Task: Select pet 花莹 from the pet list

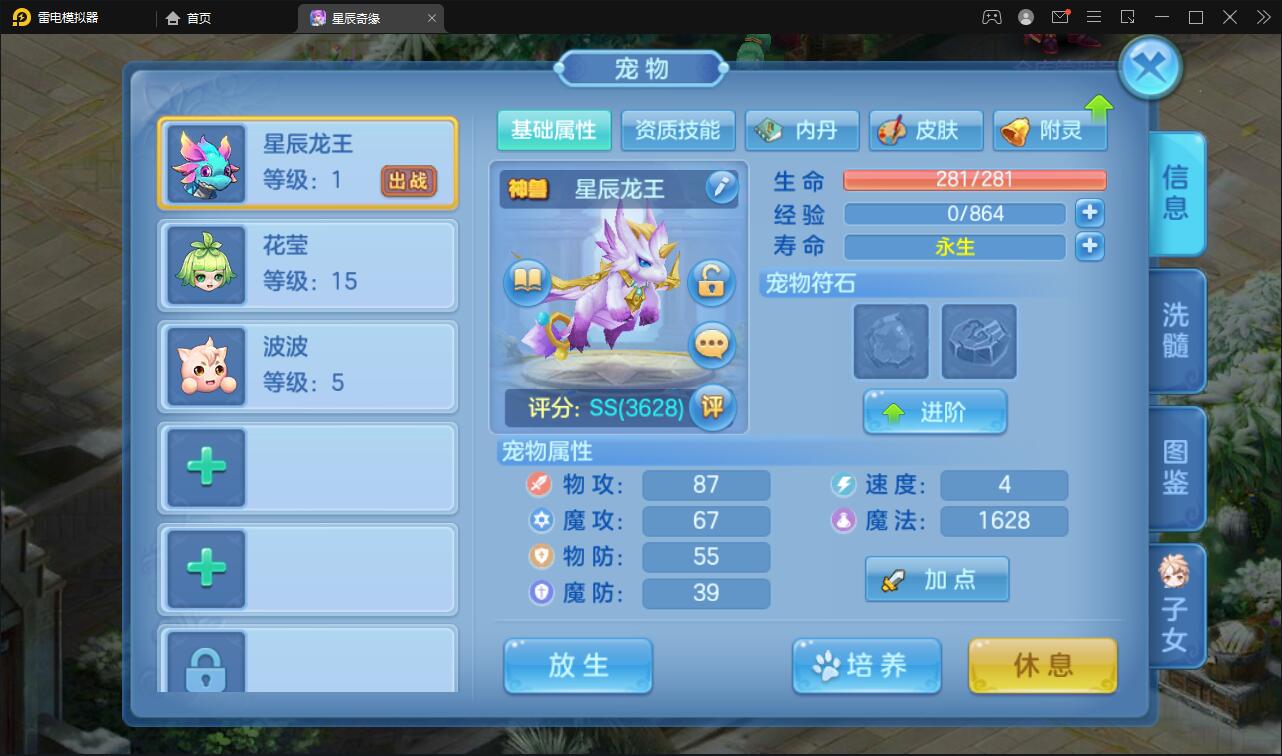Action: (x=307, y=263)
